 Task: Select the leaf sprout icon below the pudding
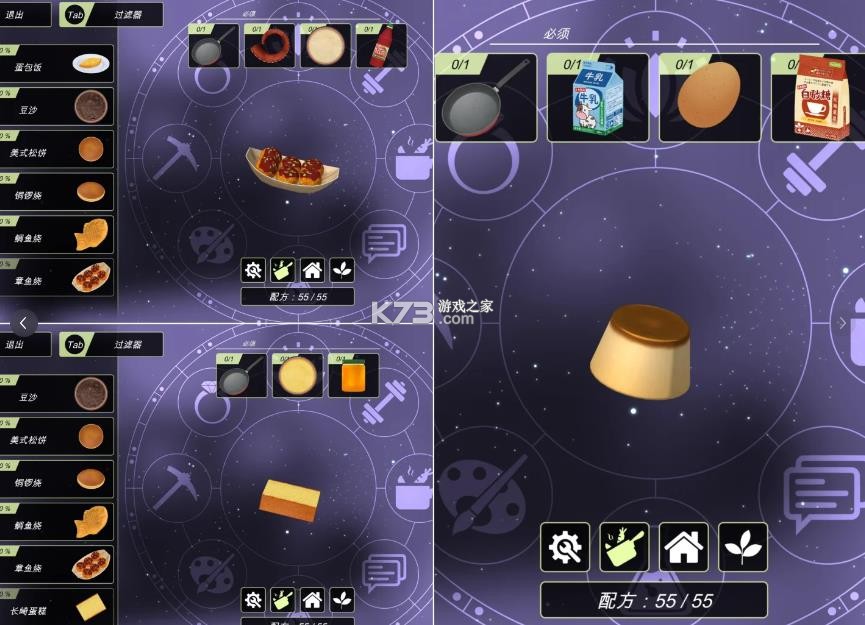tap(743, 547)
